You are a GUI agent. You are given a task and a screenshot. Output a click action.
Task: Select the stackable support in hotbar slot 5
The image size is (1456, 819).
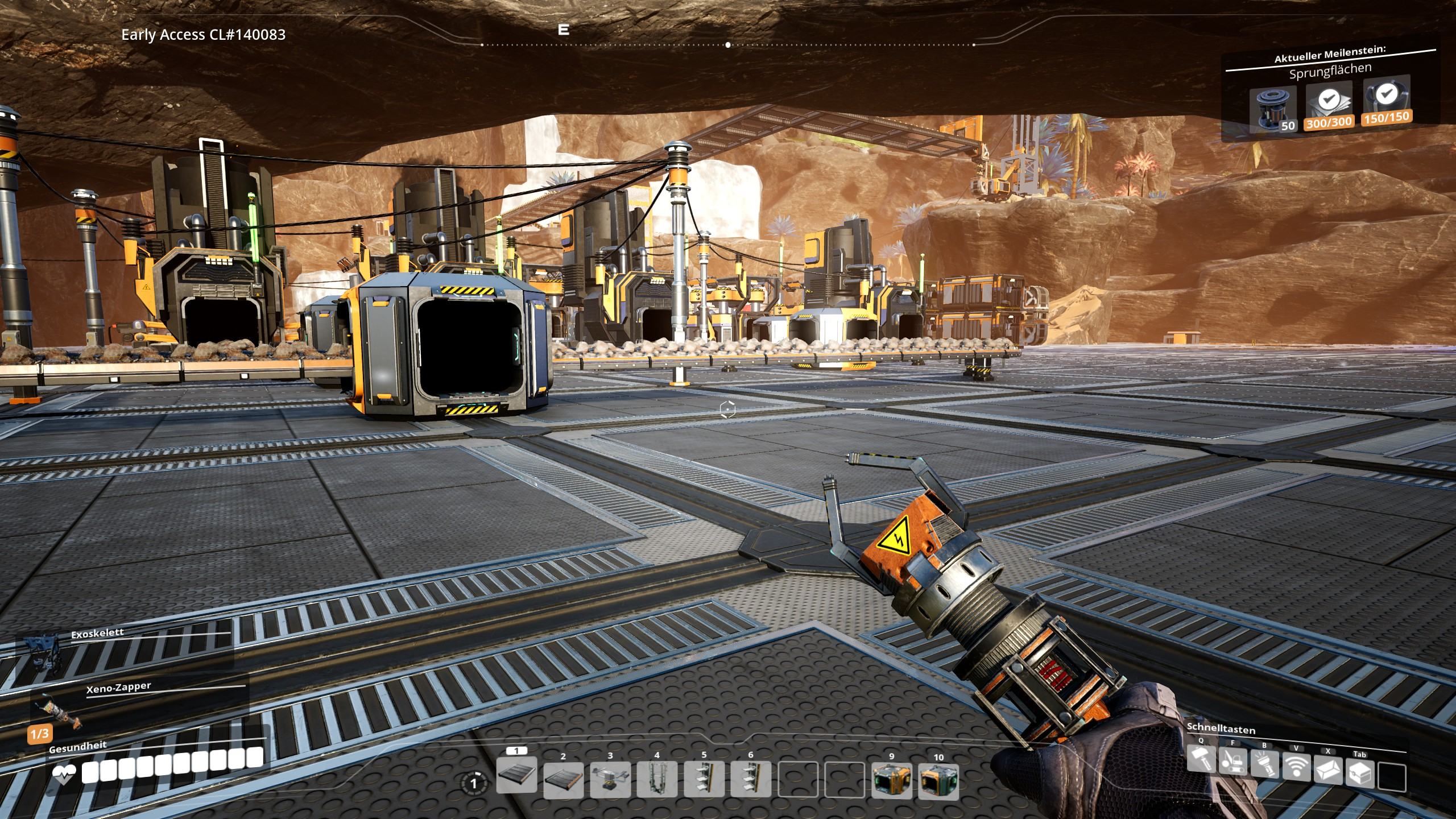point(704,779)
